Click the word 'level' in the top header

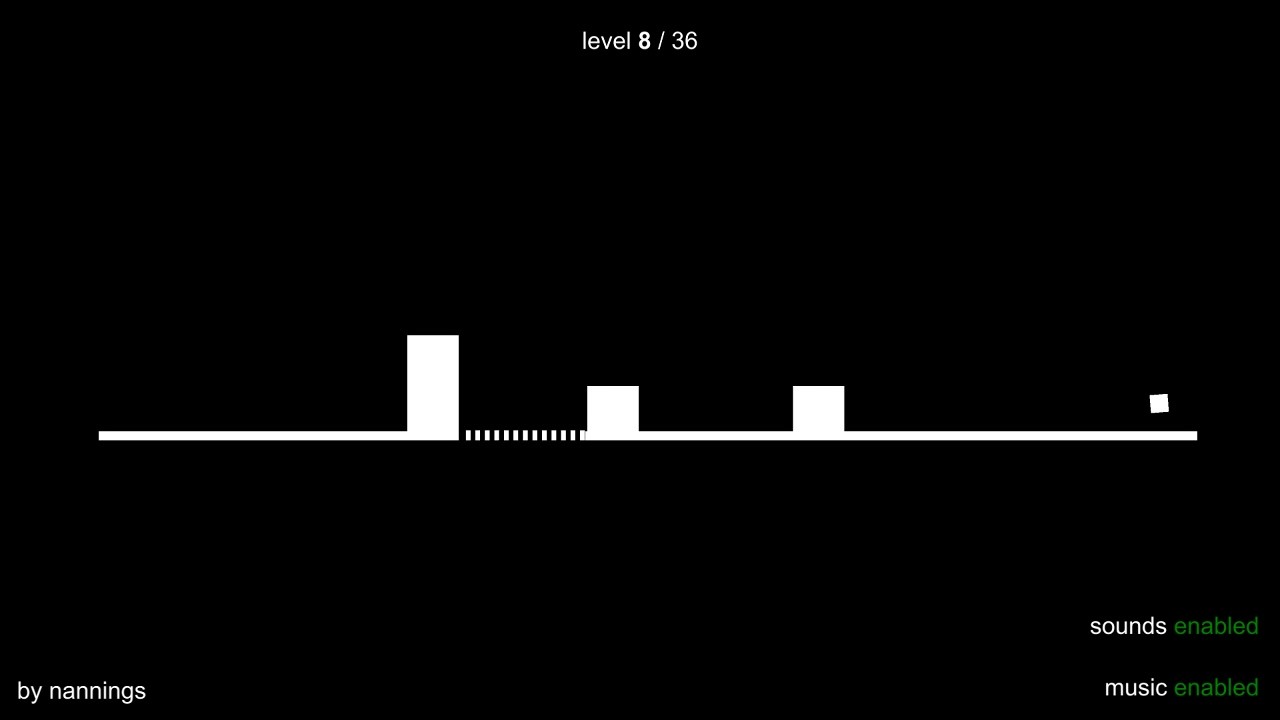pos(606,41)
